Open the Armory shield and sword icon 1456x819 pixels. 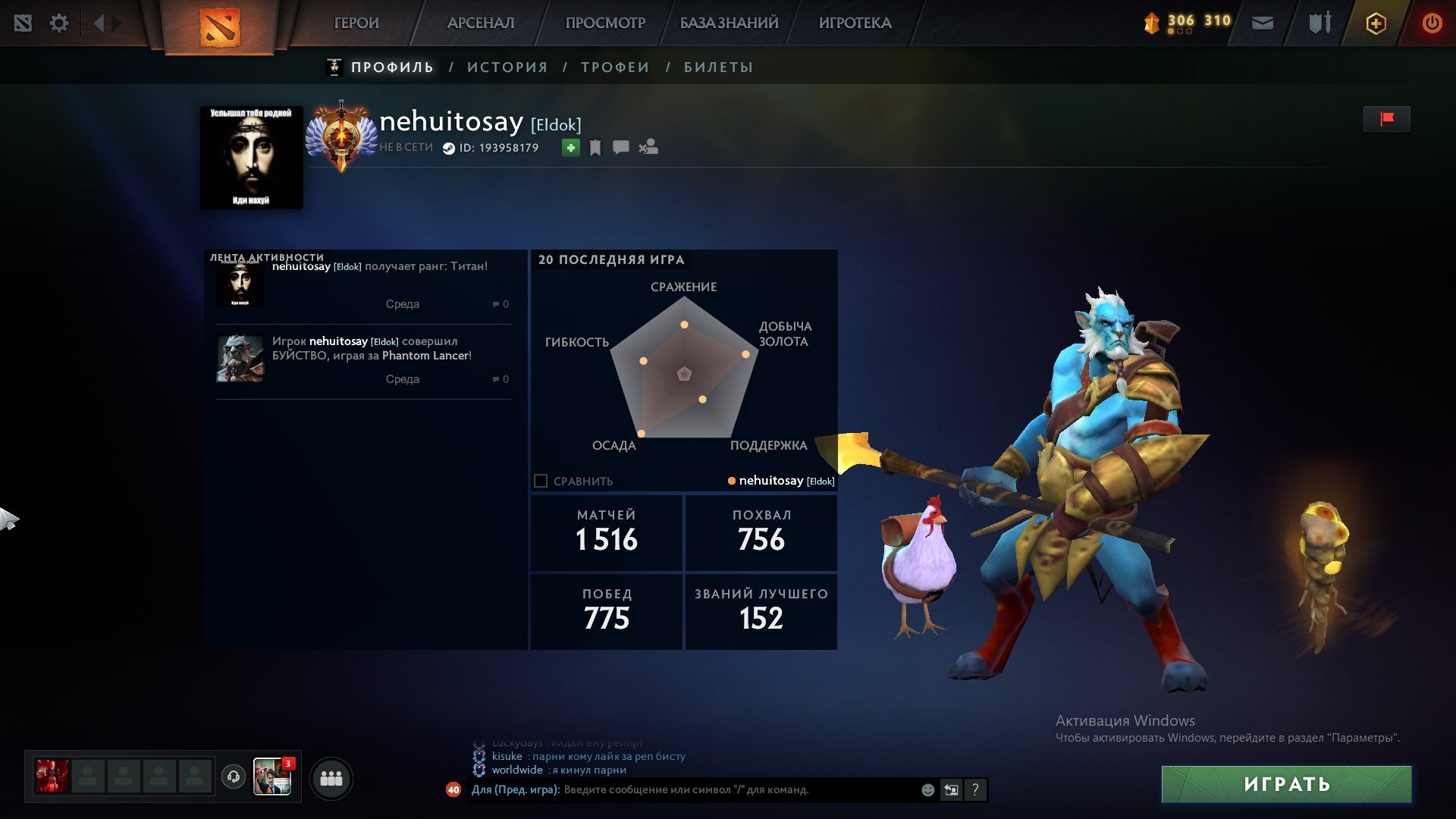1319,23
